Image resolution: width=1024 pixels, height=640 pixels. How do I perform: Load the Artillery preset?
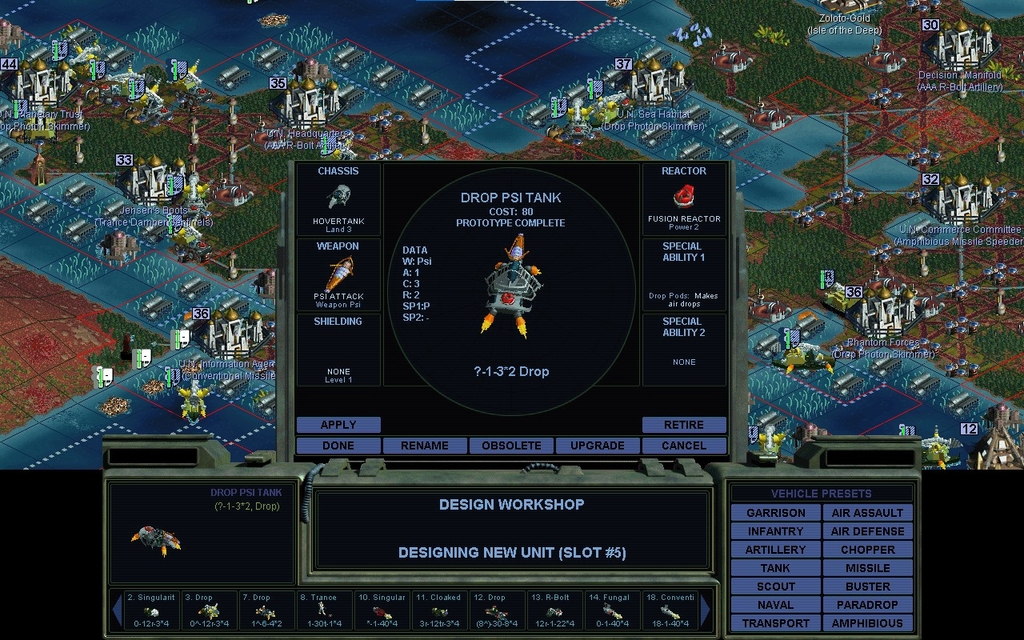coord(775,550)
